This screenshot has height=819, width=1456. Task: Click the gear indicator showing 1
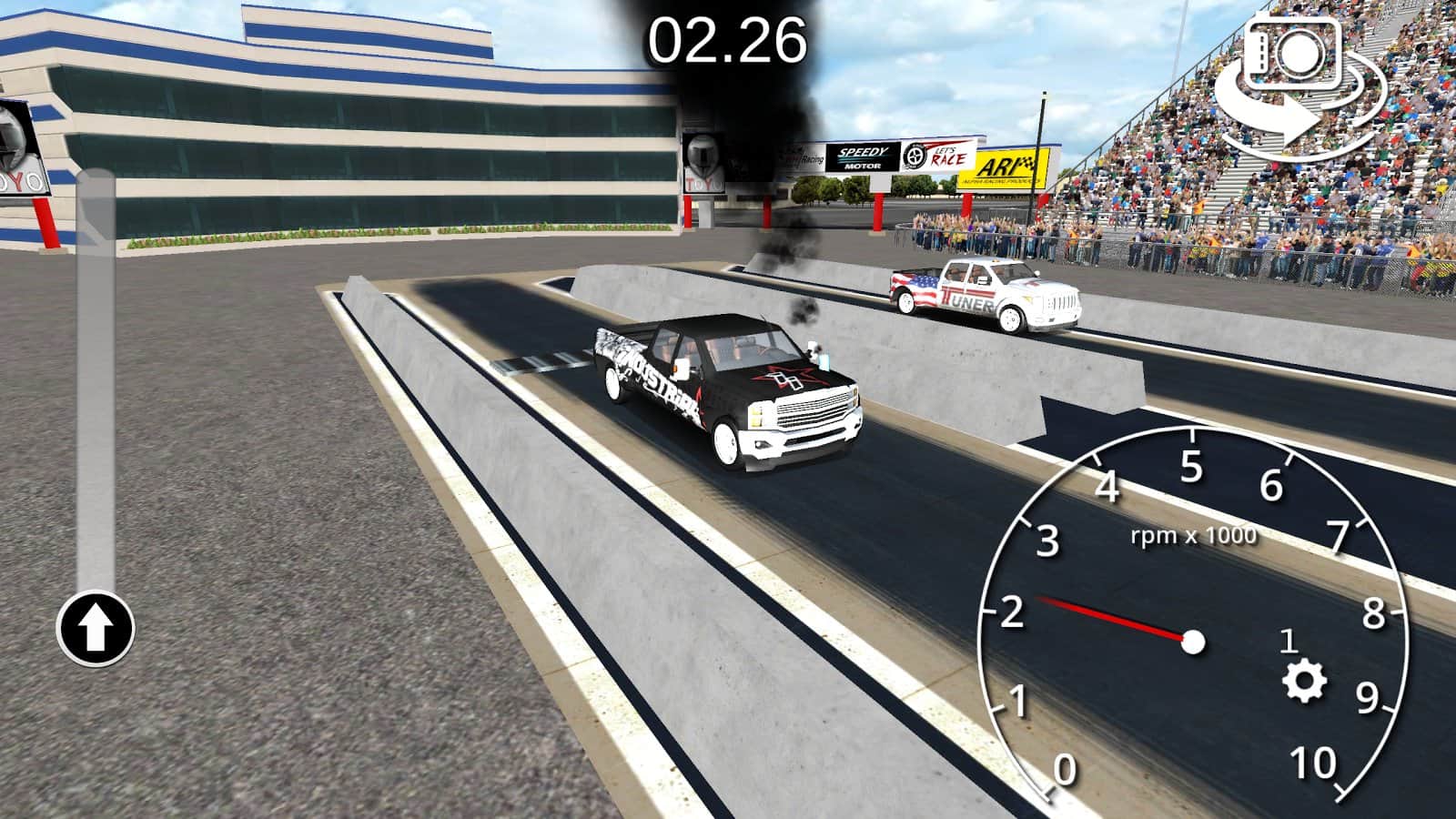(x=1289, y=642)
